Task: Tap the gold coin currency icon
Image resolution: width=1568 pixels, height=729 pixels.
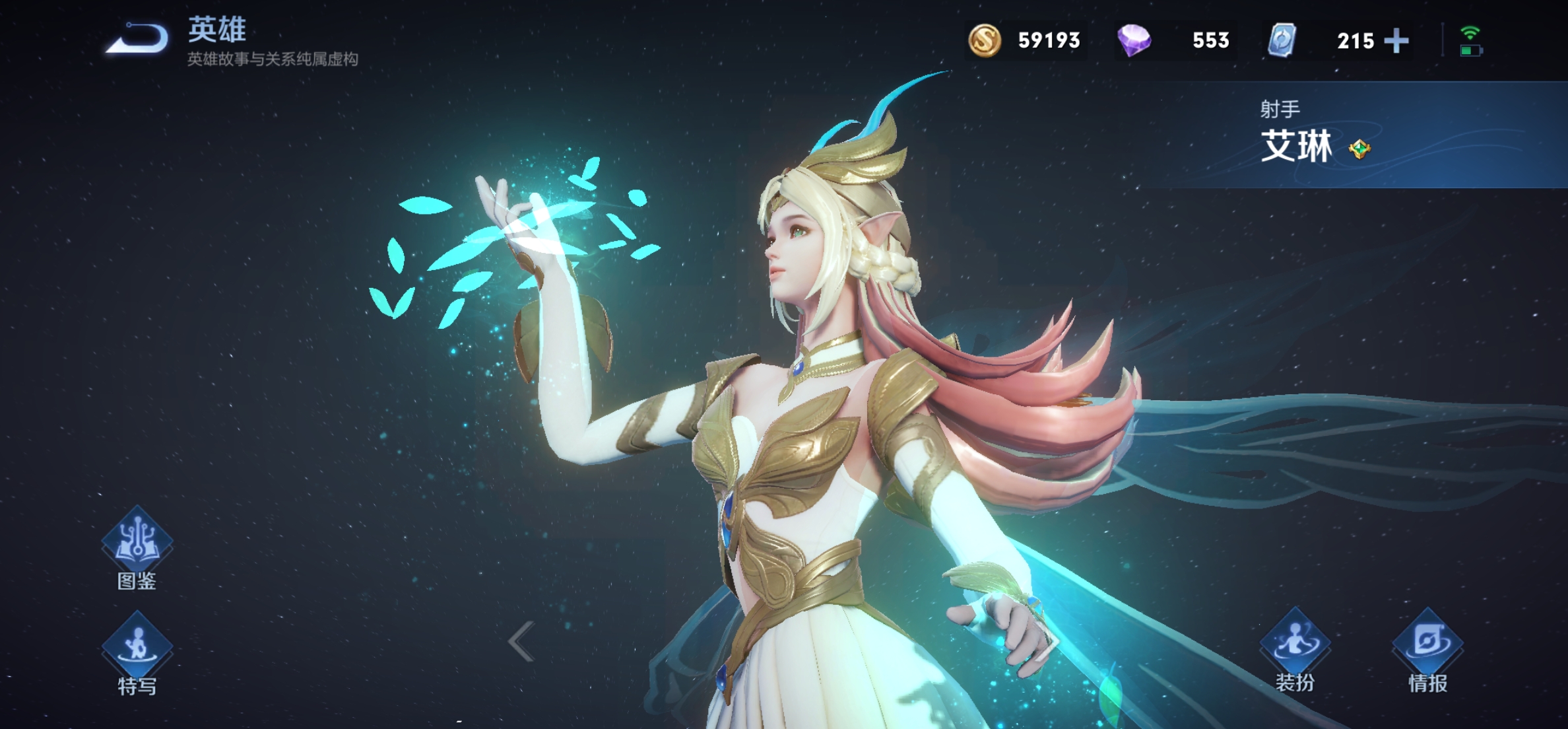Action: tap(984, 40)
